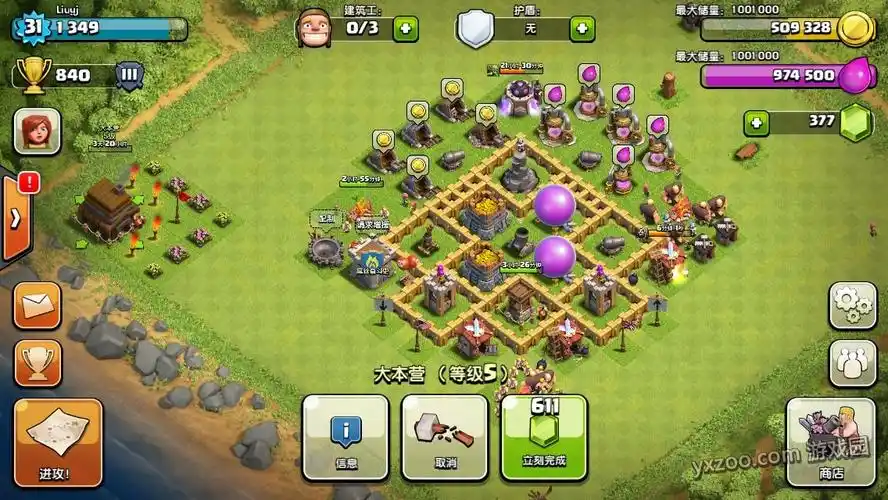Add shield with plus button

(x=582, y=28)
